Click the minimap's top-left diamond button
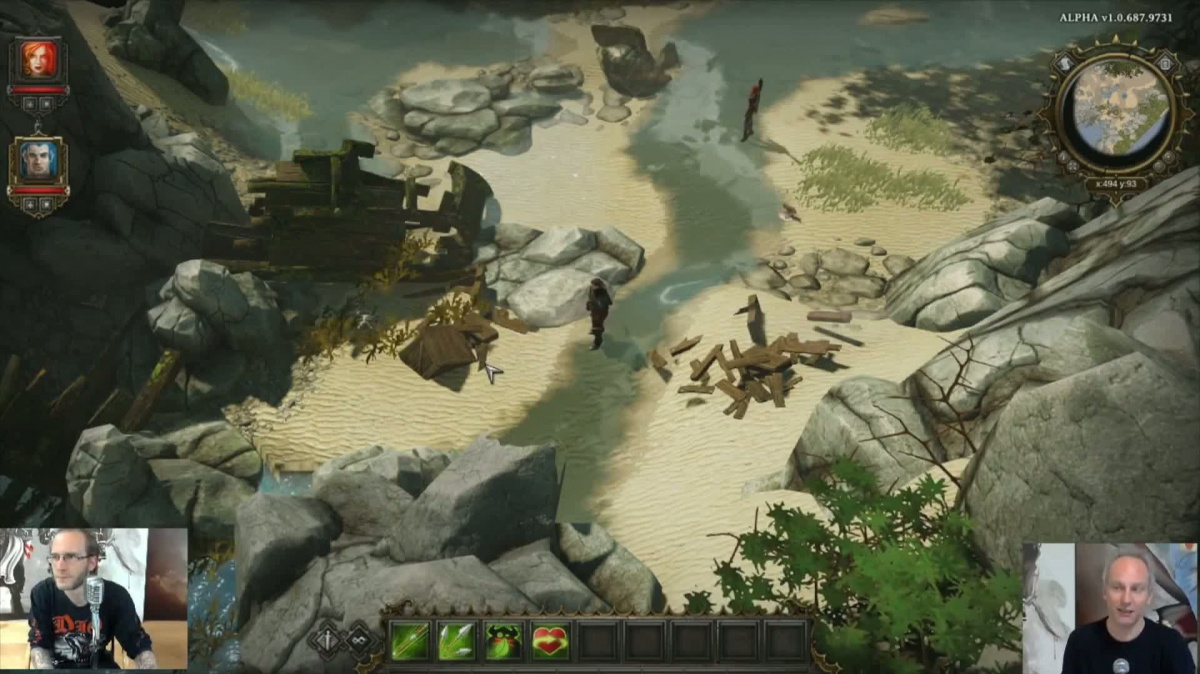1200x674 pixels. 1062,63
